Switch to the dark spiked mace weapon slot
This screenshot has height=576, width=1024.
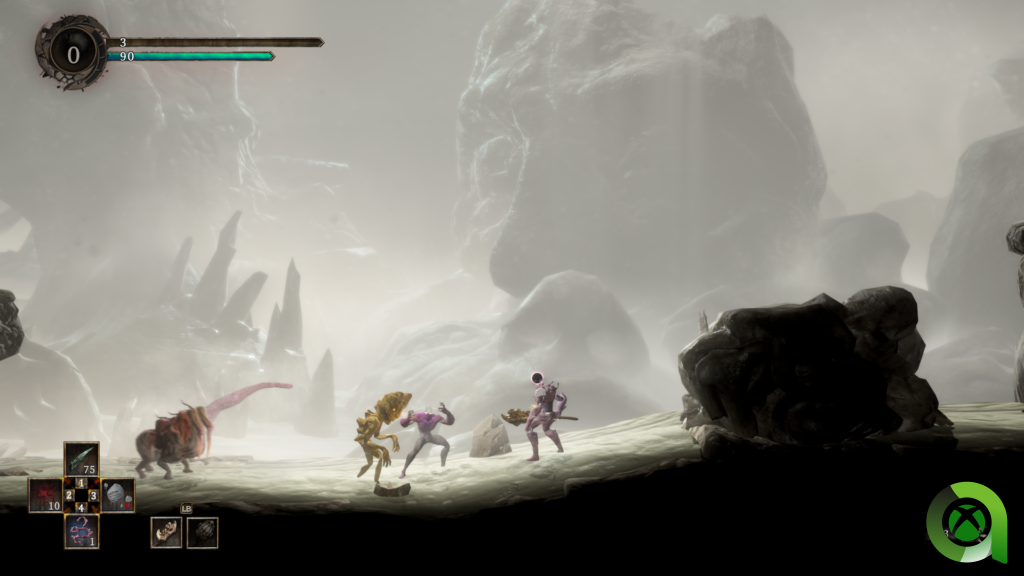tap(202, 532)
